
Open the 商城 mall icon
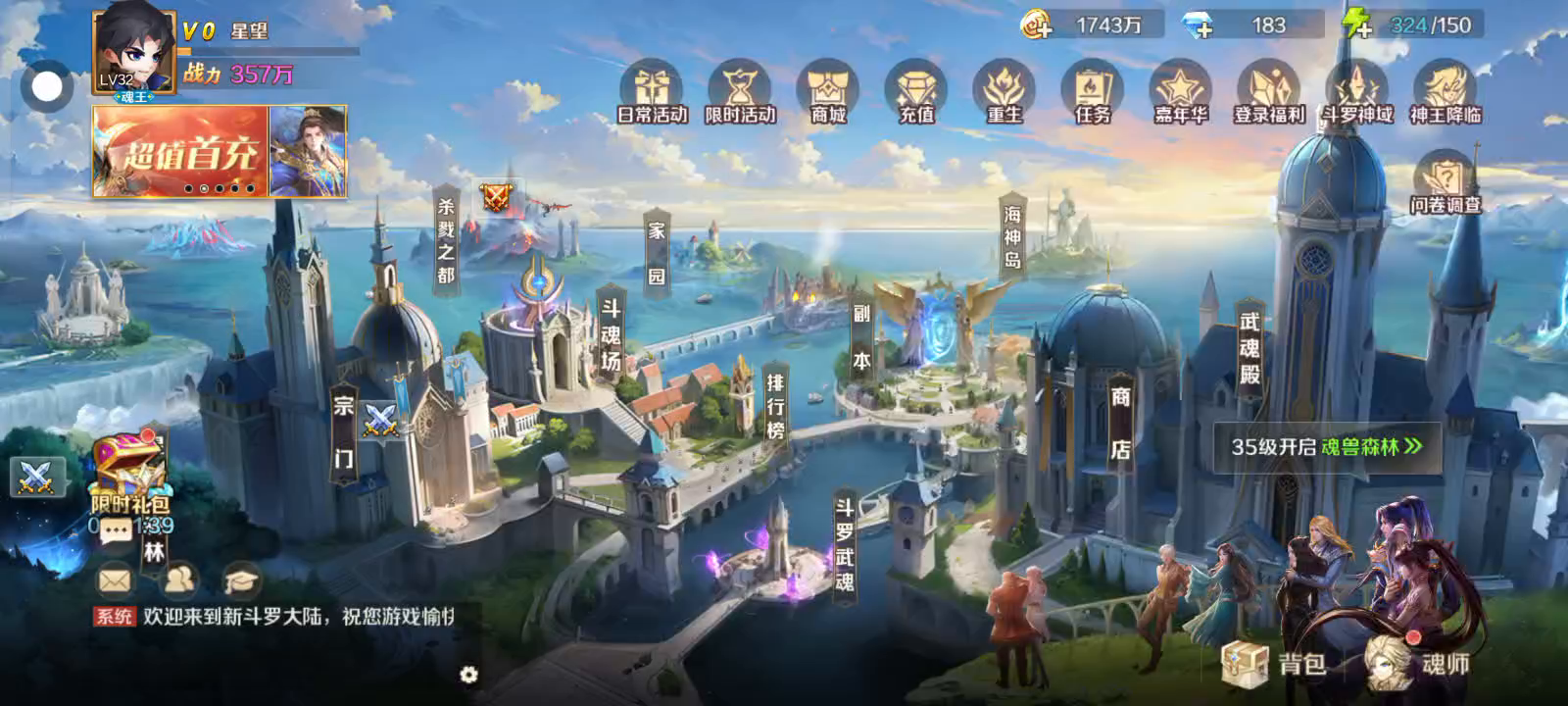pyautogui.click(x=828, y=92)
